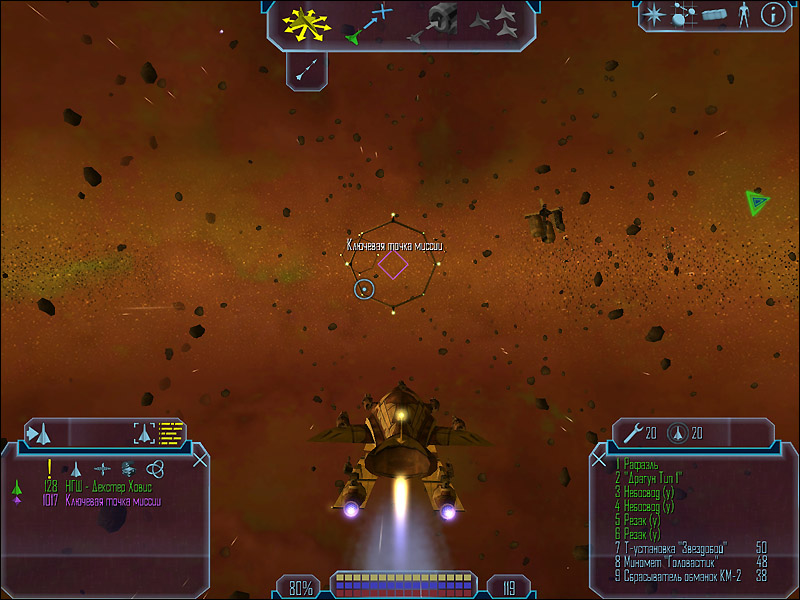Open the compass star navigation icon
The height and width of the screenshot is (600, 800).
[x=654, y=15]
